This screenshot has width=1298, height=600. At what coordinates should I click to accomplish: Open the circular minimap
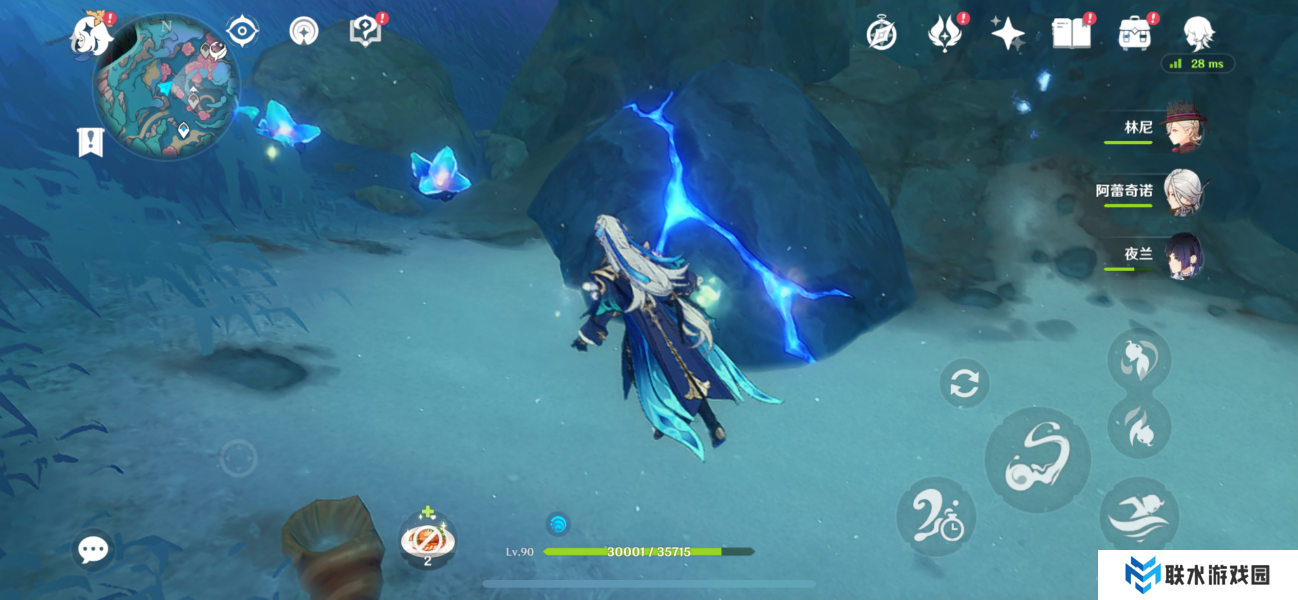(x=166, y=86)
